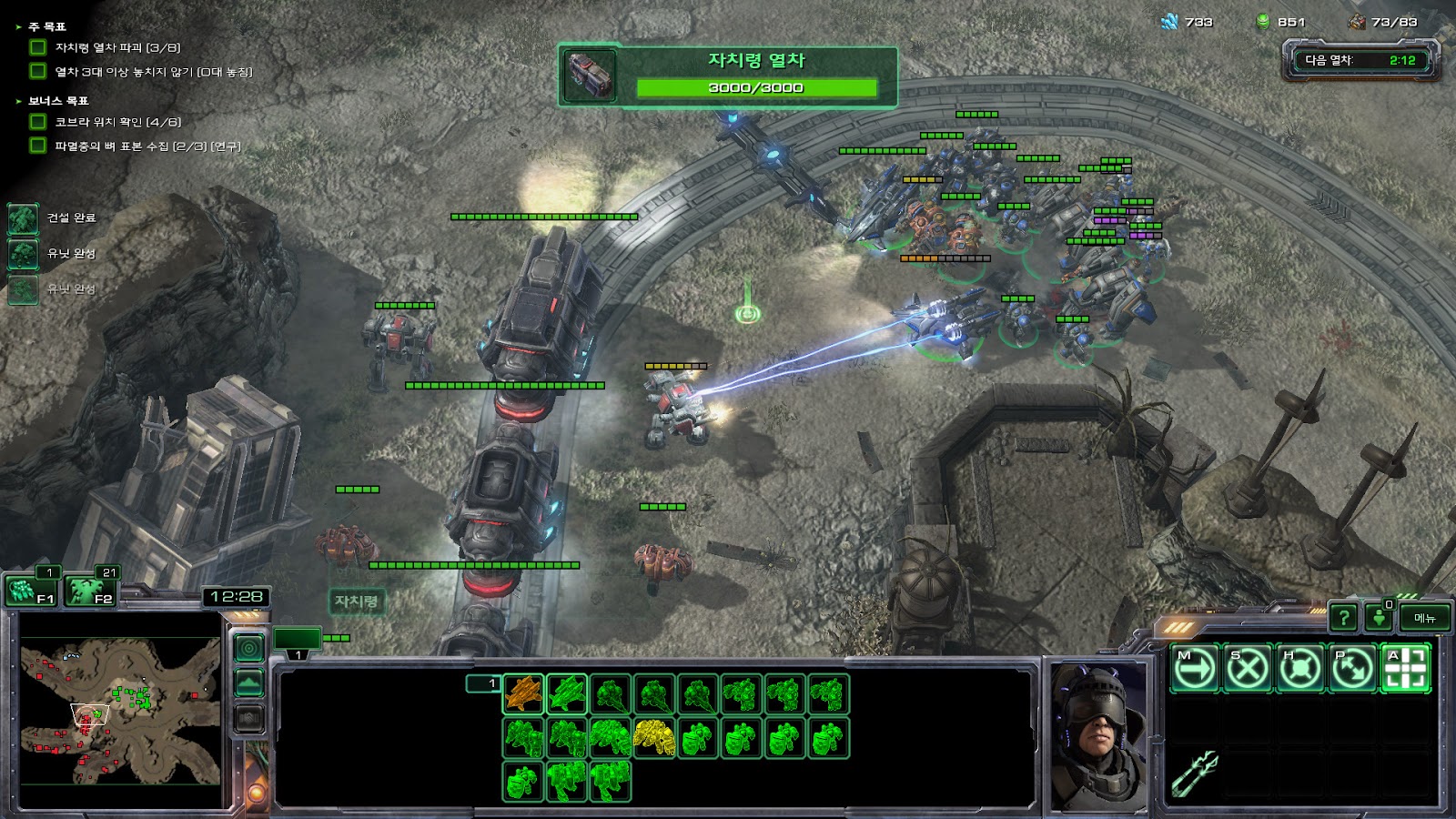Image resolution: width=1456 pixels, height=819 pixels.
Task: Click the unit portrait
Action: pos(1098,735)
